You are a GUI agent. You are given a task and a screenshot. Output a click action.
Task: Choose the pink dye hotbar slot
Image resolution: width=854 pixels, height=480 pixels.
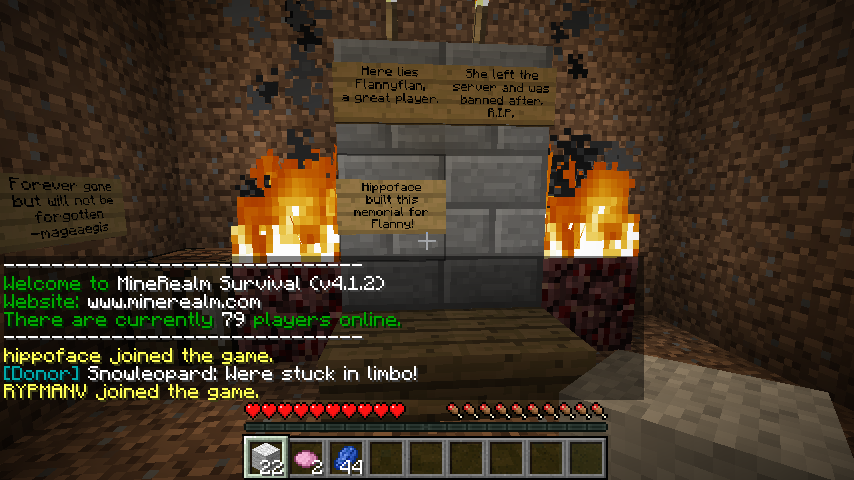[306, 457]
